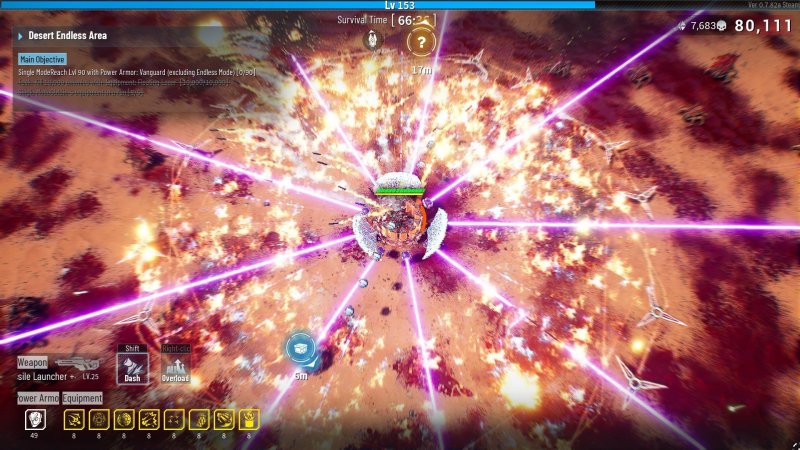Trigger the Overload ability icon
800x450 pixels.
176,366
